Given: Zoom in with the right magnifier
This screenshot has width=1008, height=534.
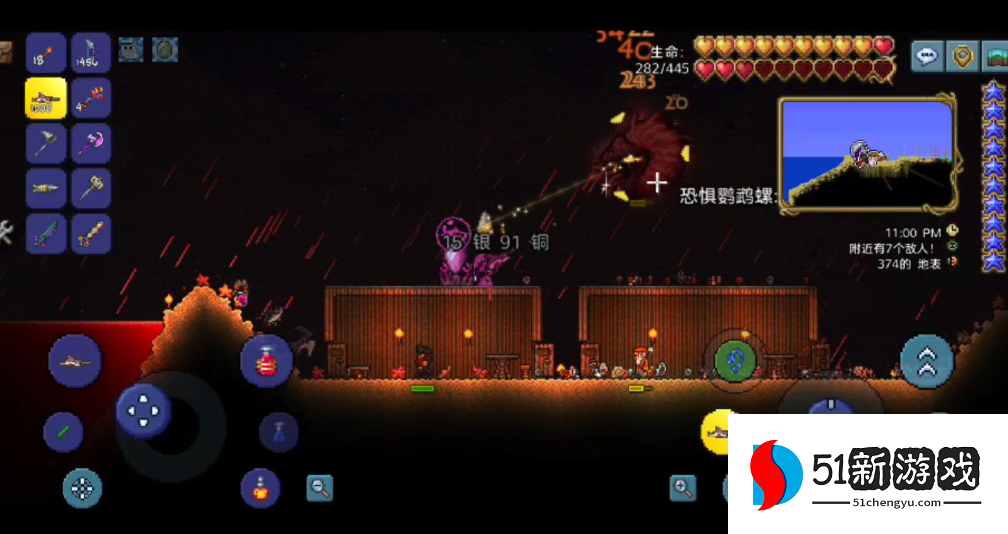Looking at the screenshot, I should click(x=683, y=488).
